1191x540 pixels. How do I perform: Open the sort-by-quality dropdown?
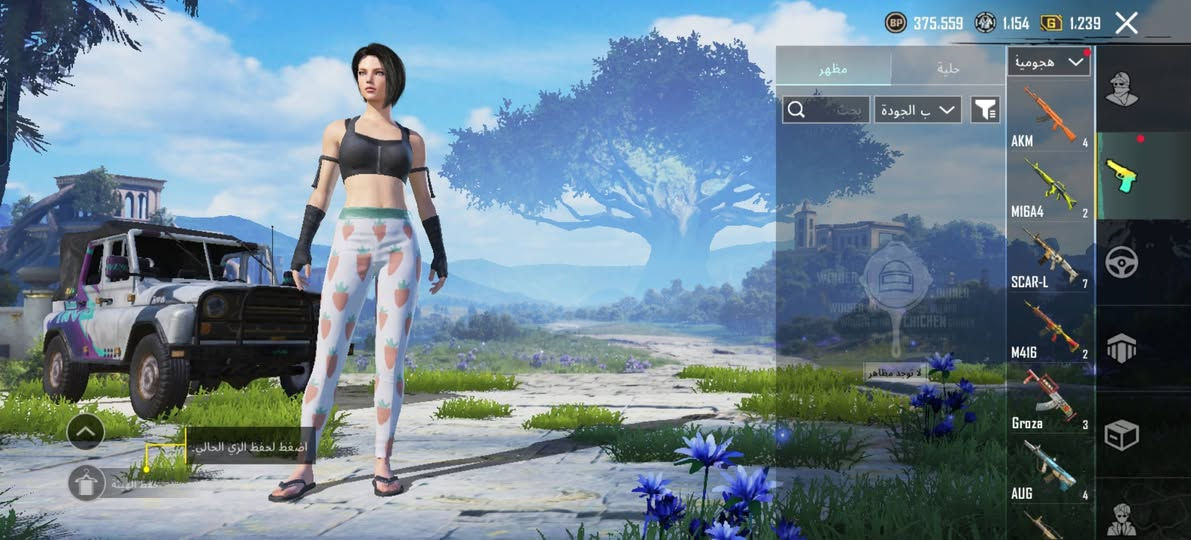917,109
